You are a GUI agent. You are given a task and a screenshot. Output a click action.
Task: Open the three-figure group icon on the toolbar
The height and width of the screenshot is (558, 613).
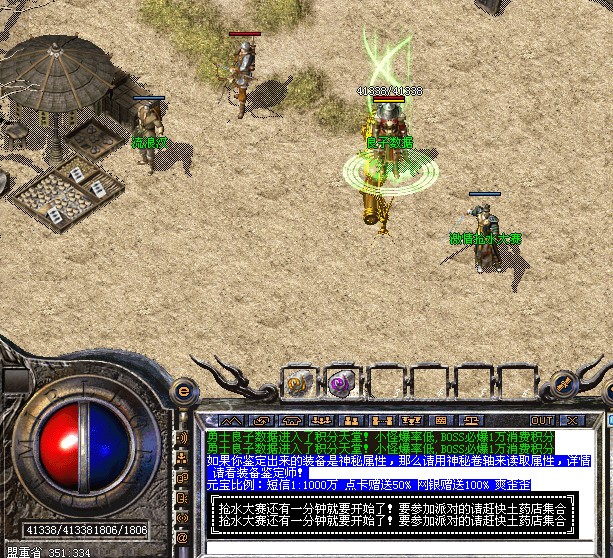tap(321, 420)
